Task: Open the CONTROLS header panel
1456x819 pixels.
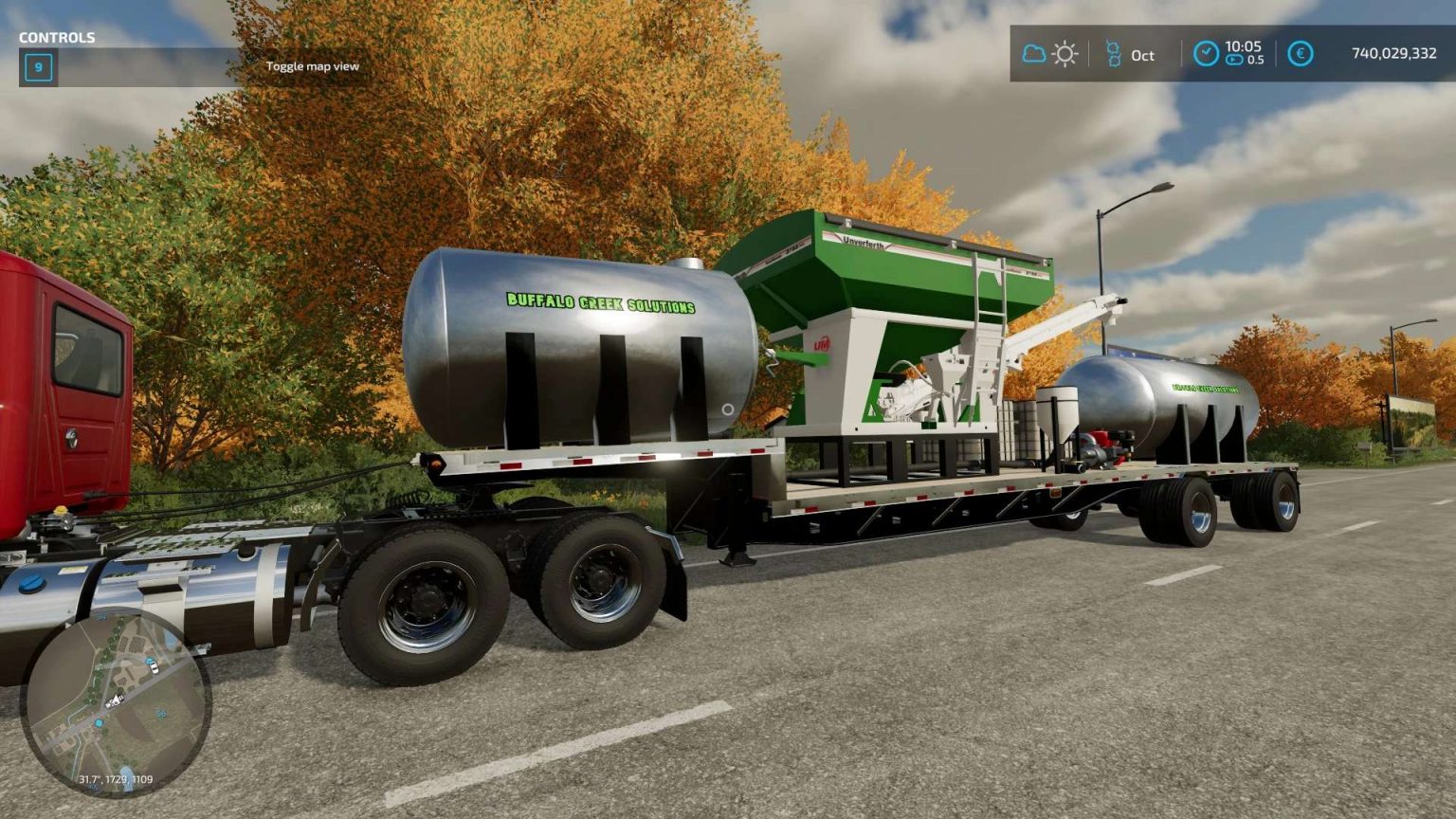Action: point(54,39)
